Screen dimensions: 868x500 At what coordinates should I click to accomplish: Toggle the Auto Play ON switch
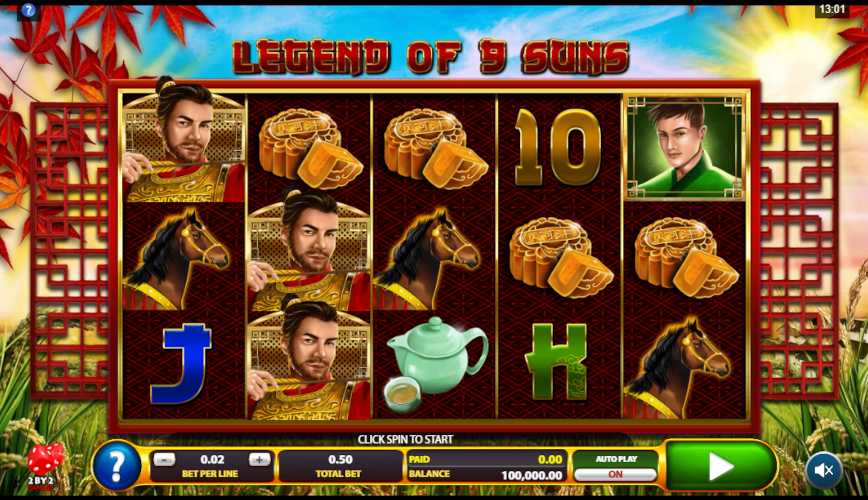click(x=615, y=474)
